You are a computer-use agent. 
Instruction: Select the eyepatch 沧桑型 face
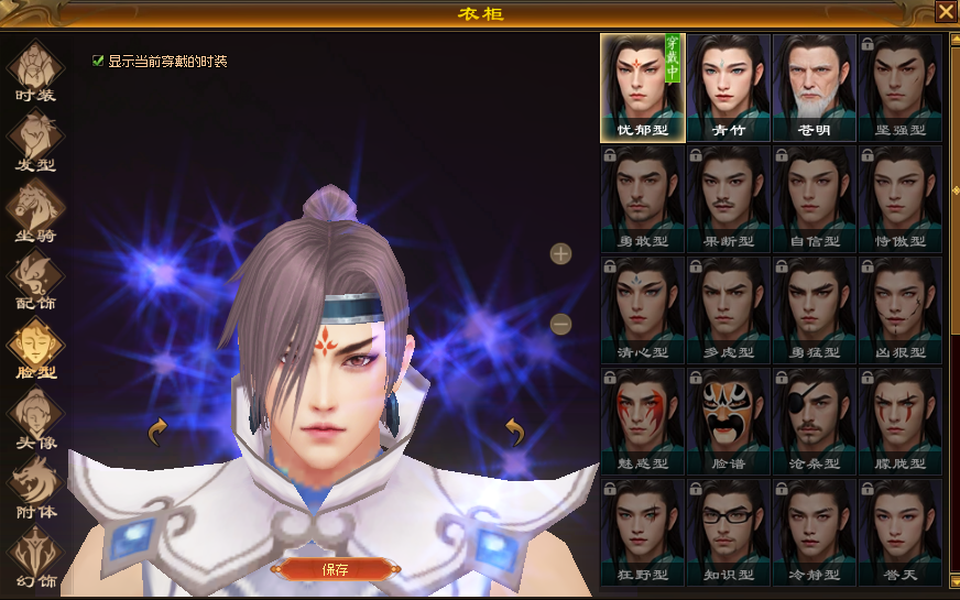point(814,420)
